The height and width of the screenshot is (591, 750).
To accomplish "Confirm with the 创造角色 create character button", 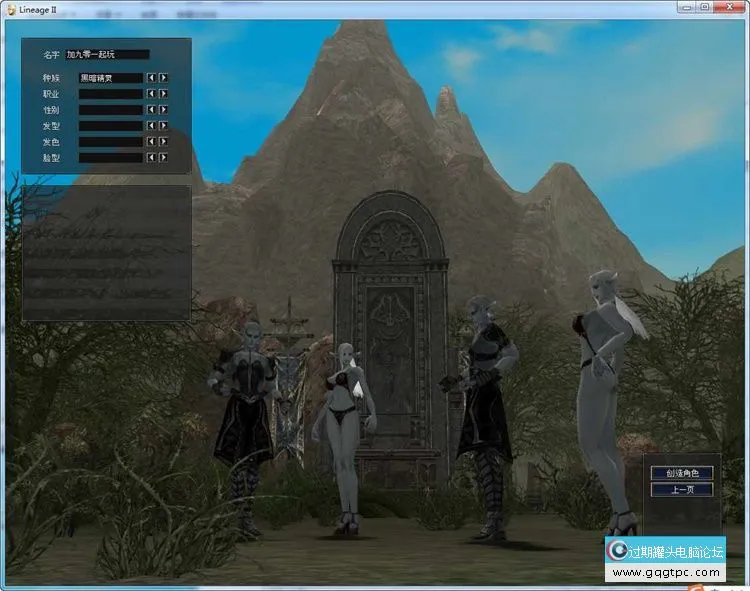I will click(x=681, y=473).
